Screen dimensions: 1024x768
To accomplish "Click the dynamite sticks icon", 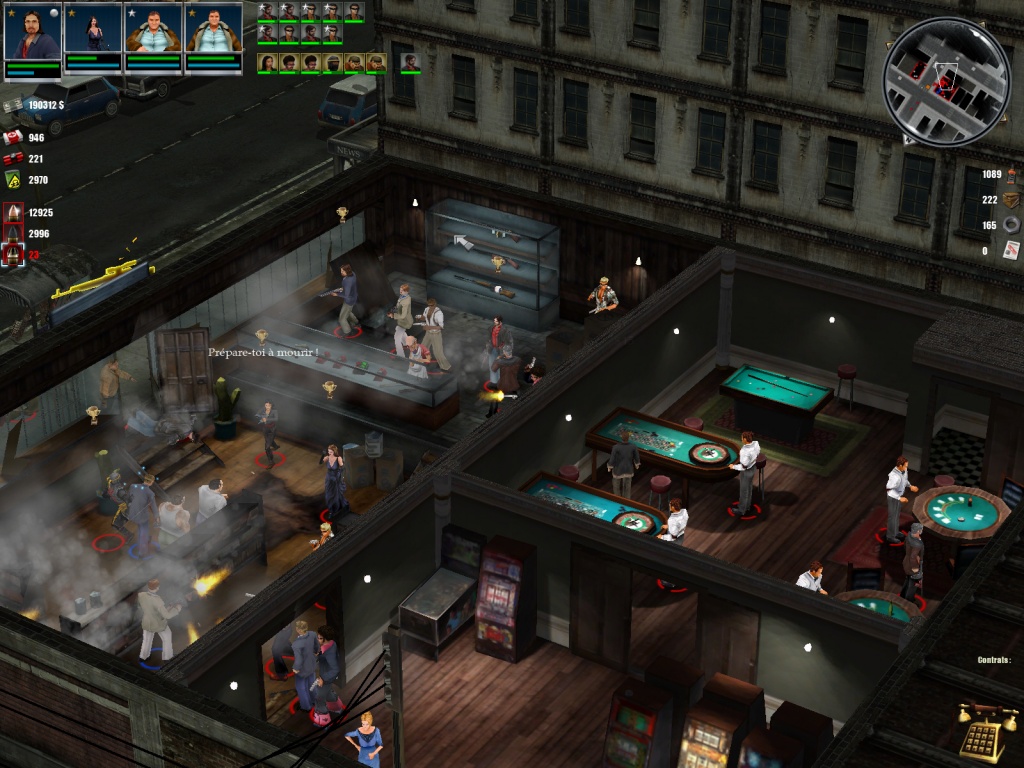I will [x=13, y=159].
